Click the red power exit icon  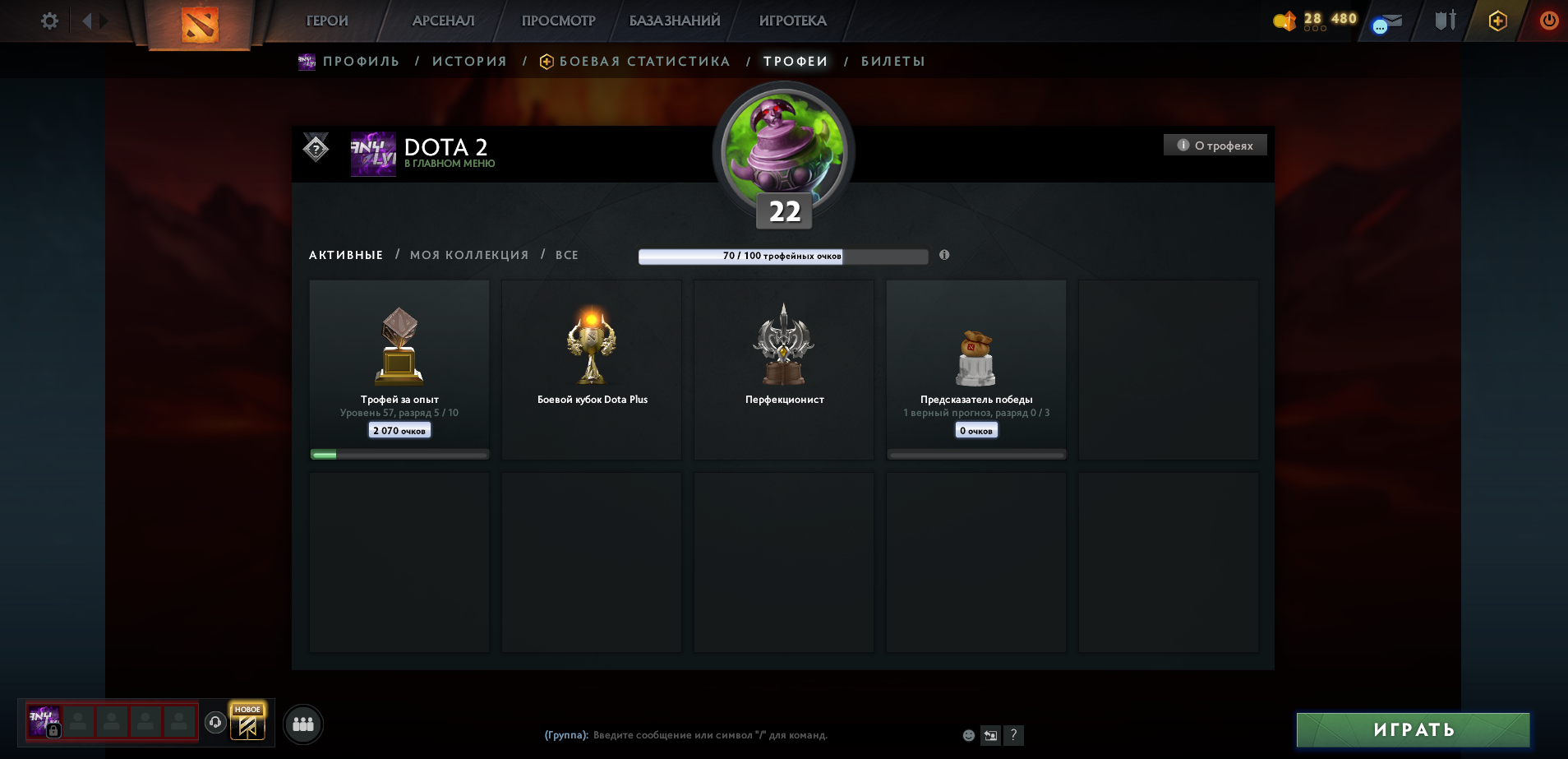[x=1550, y=21]
